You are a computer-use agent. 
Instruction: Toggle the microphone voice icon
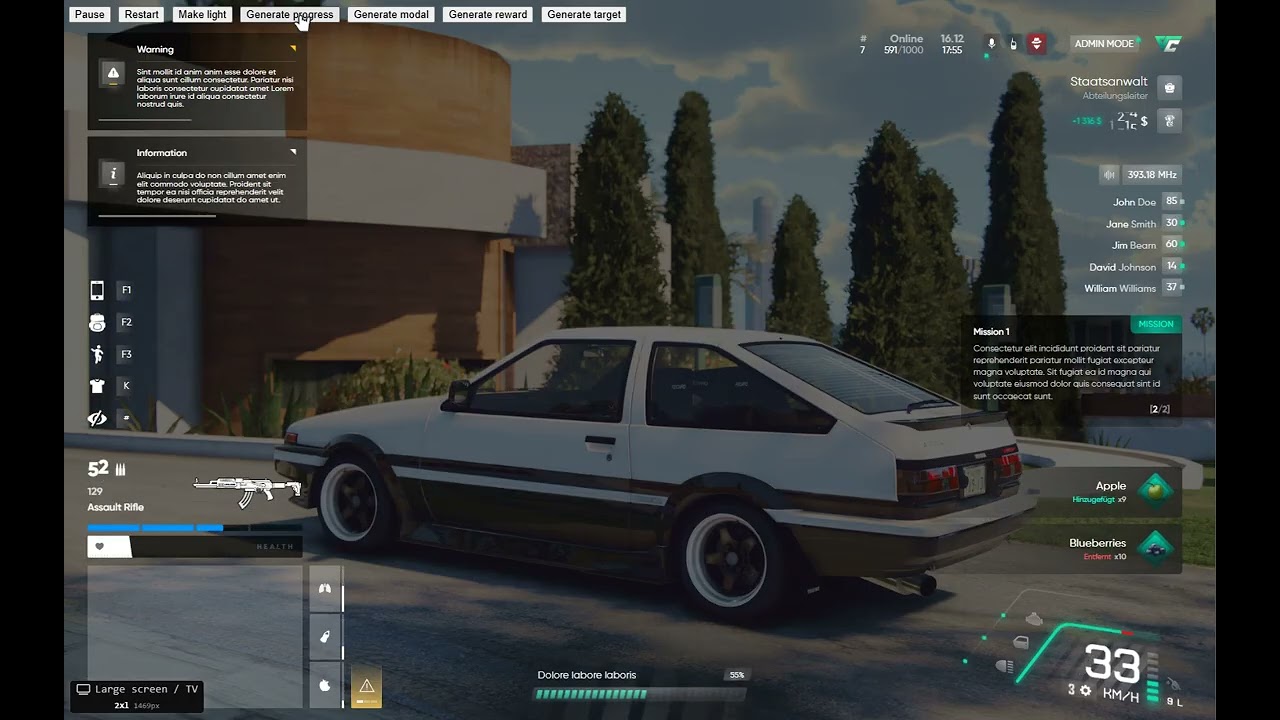click(991, 44)
